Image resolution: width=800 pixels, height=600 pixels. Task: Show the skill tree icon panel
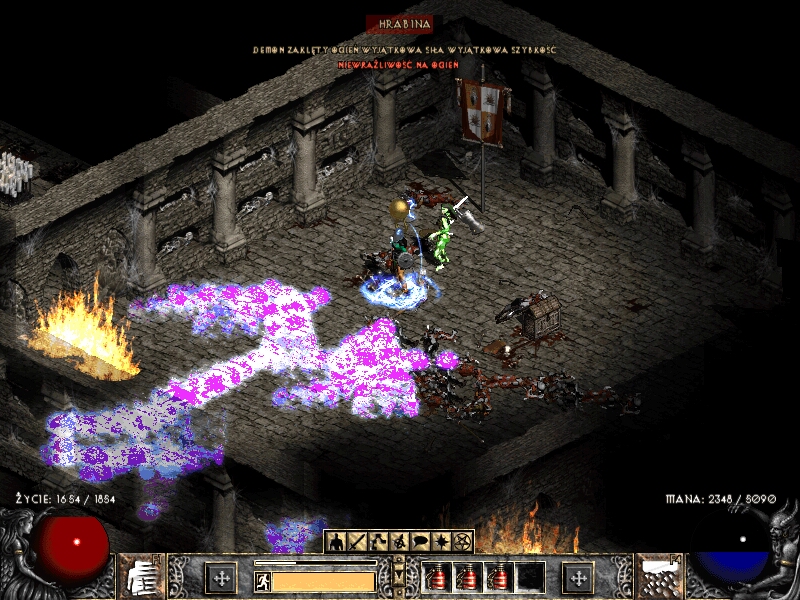(379, 542)
